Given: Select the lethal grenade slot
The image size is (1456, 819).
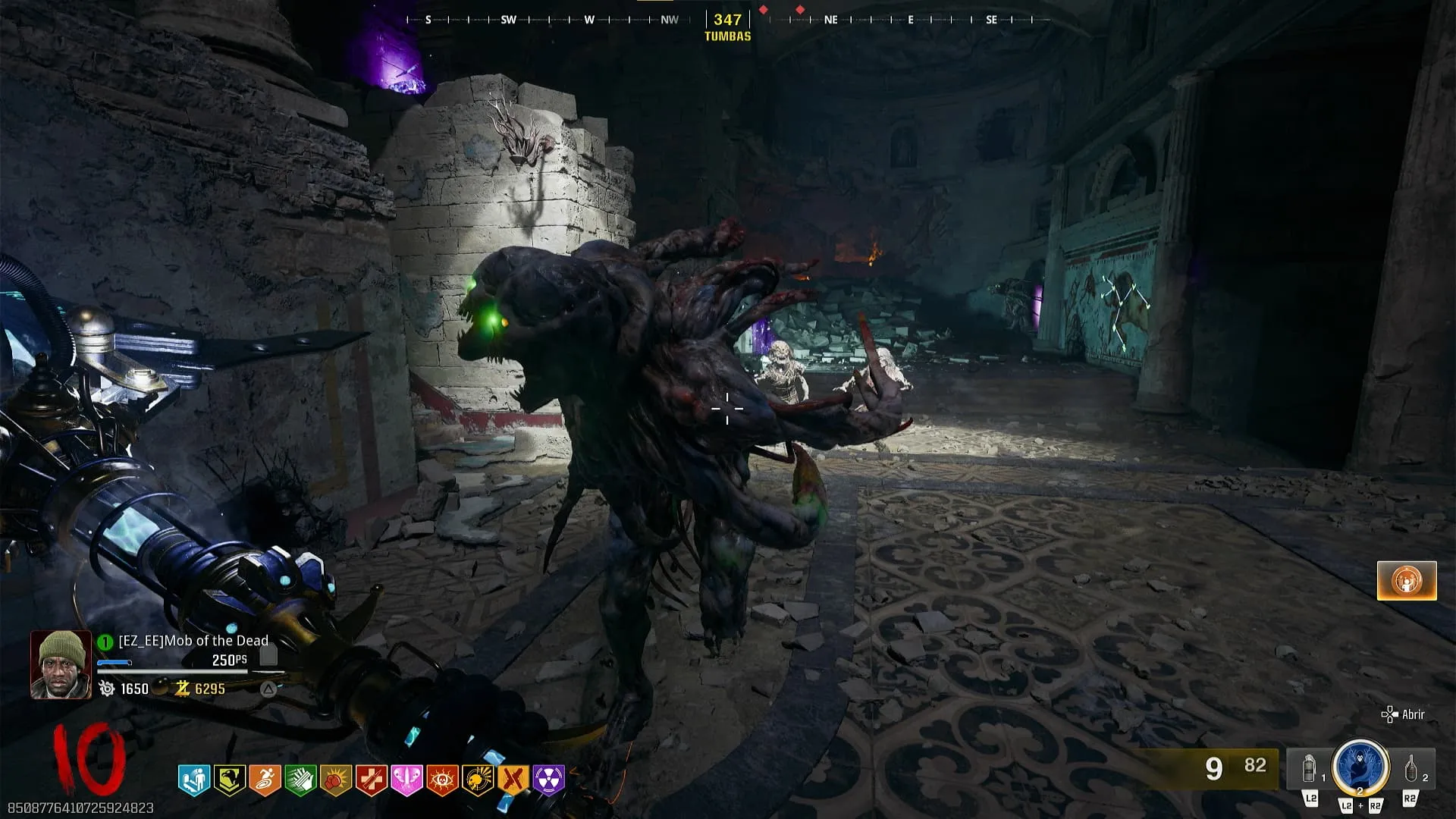Looking at the screenshot, I should [1410, 770].
